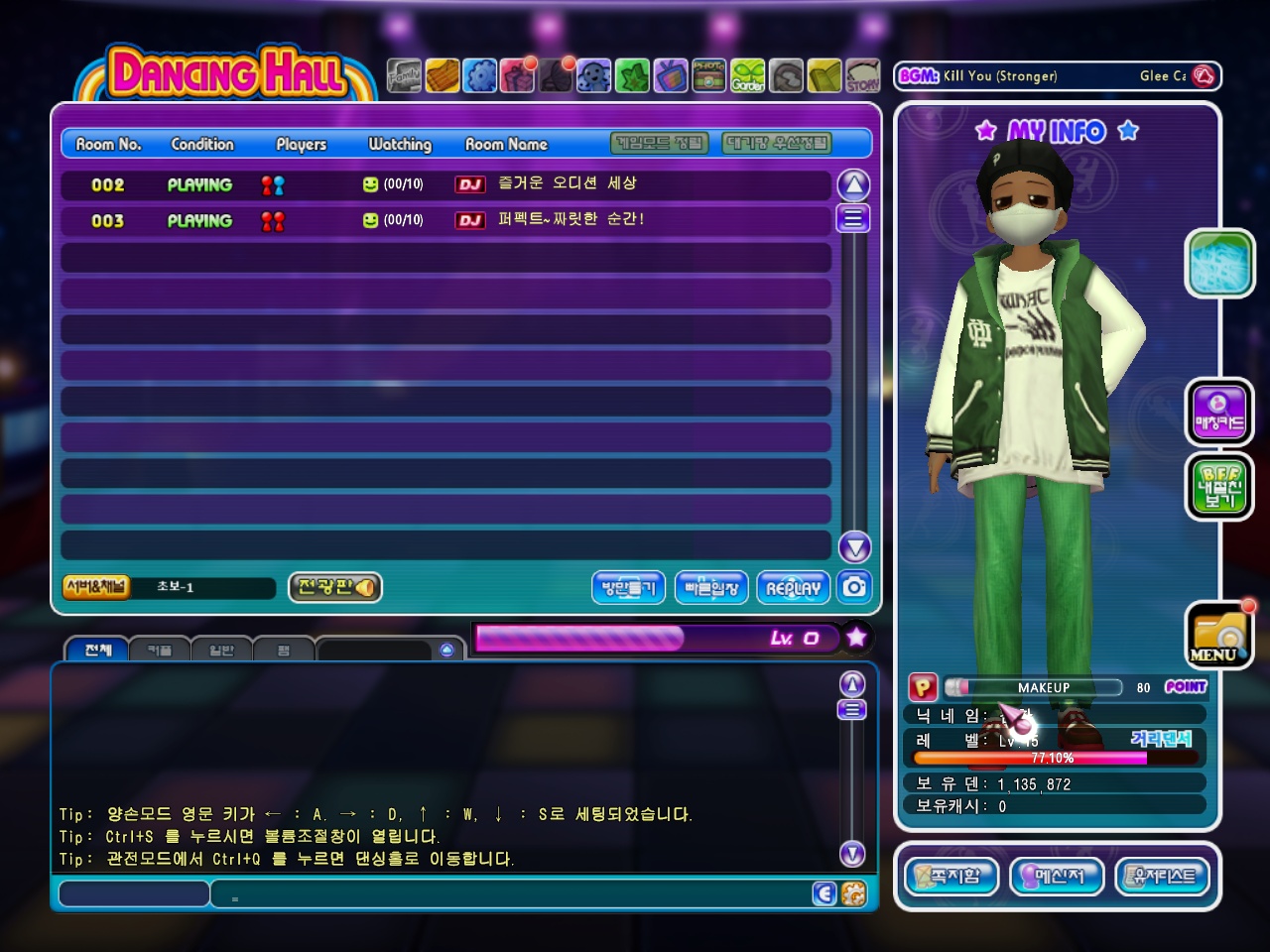Join room 003 from the list
Image resolution: width=1270 pixels, height=952 pixels.
(x=444, y=220)
